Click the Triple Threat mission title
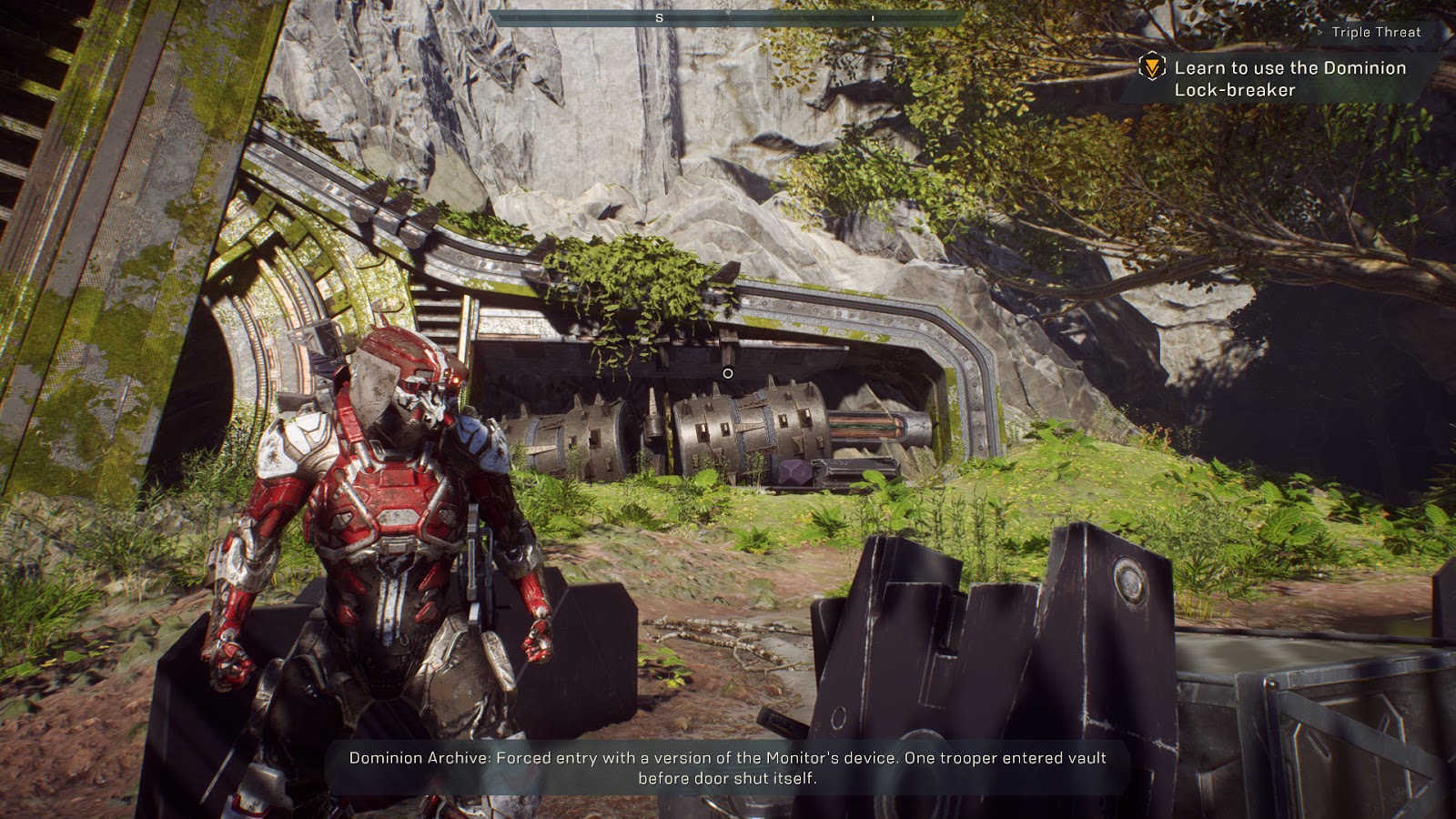1456x819 pixels. coord(1376,32)
